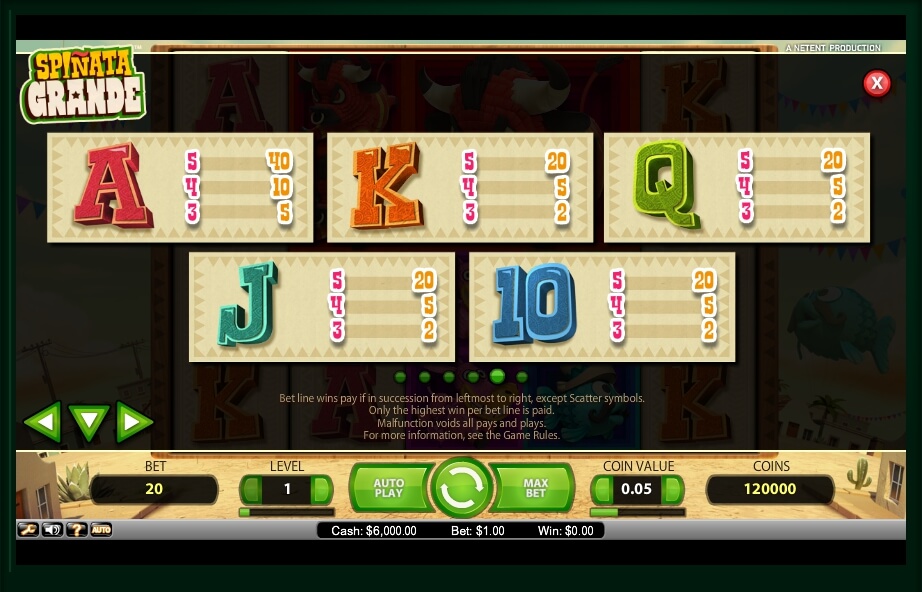Screen dimensions: 922x592
Task: Go to the previous paytable page
Action: pos(42,422)
